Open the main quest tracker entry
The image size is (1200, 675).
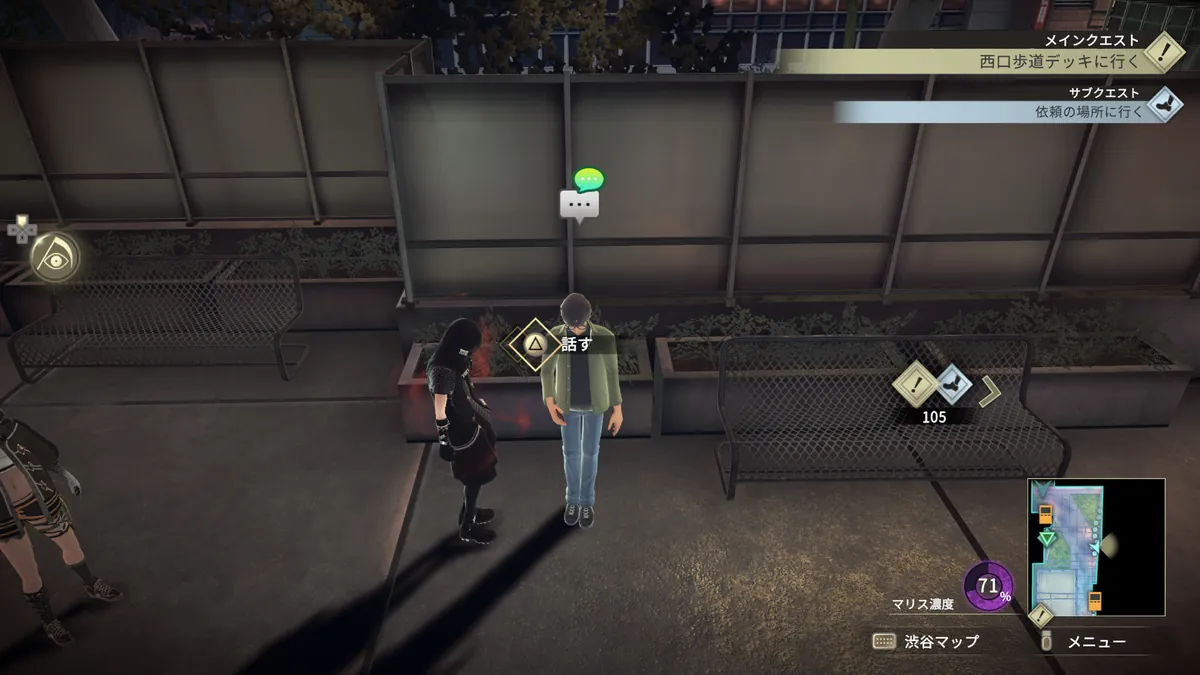[1065, 61]
